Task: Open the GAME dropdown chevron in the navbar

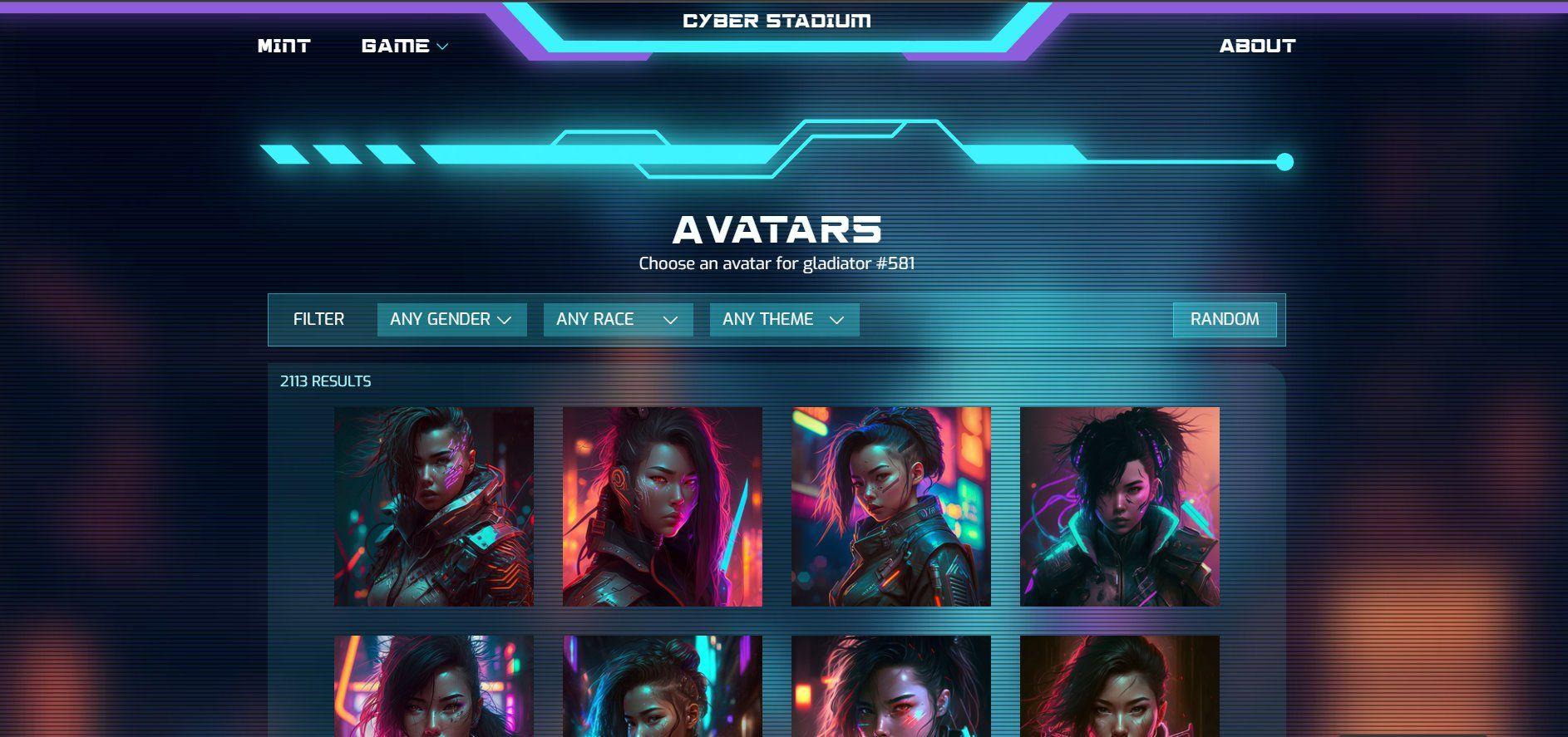Action: tap(441, 46)
